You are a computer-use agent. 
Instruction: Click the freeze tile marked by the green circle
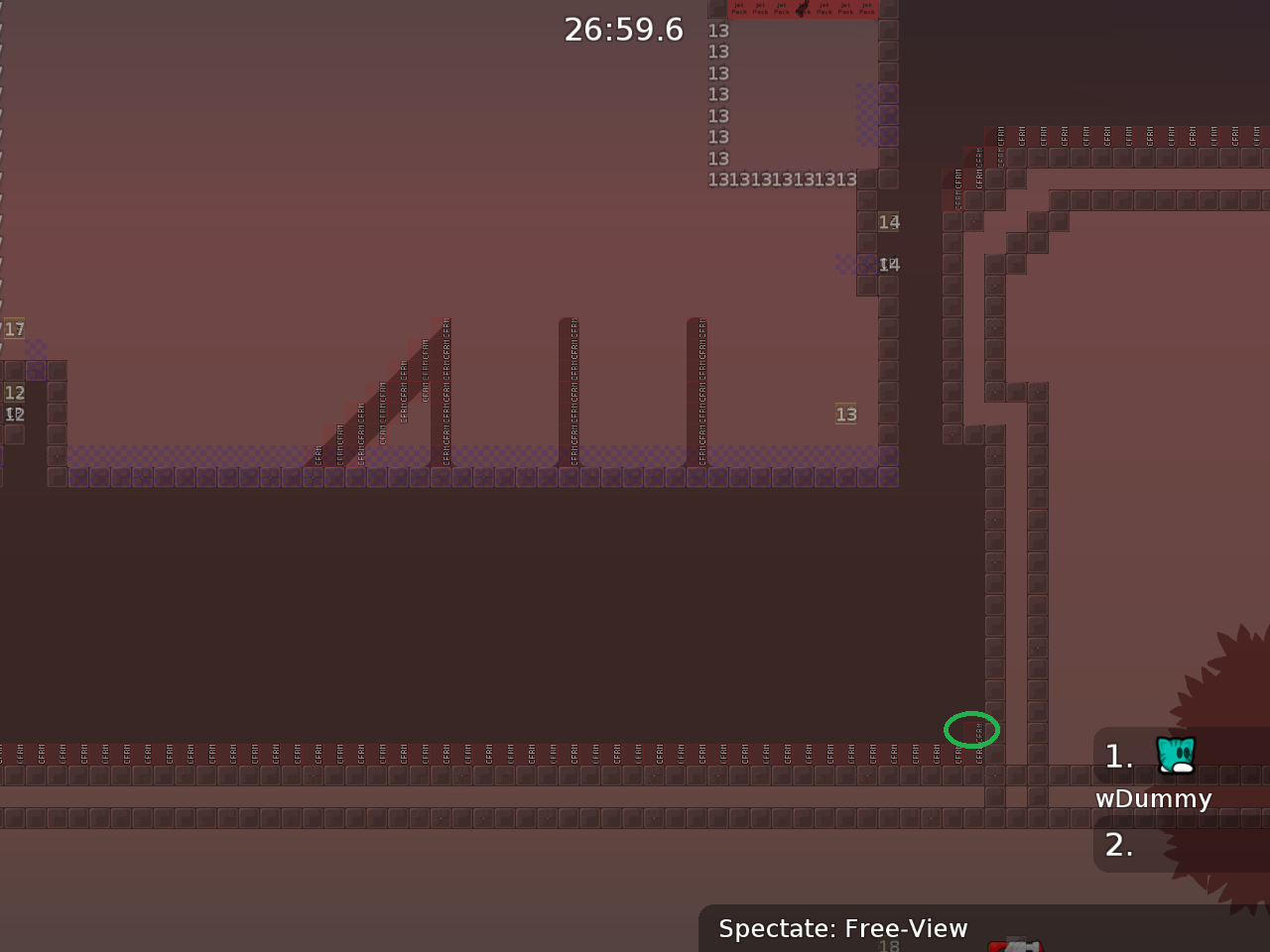tap(972, 730)
